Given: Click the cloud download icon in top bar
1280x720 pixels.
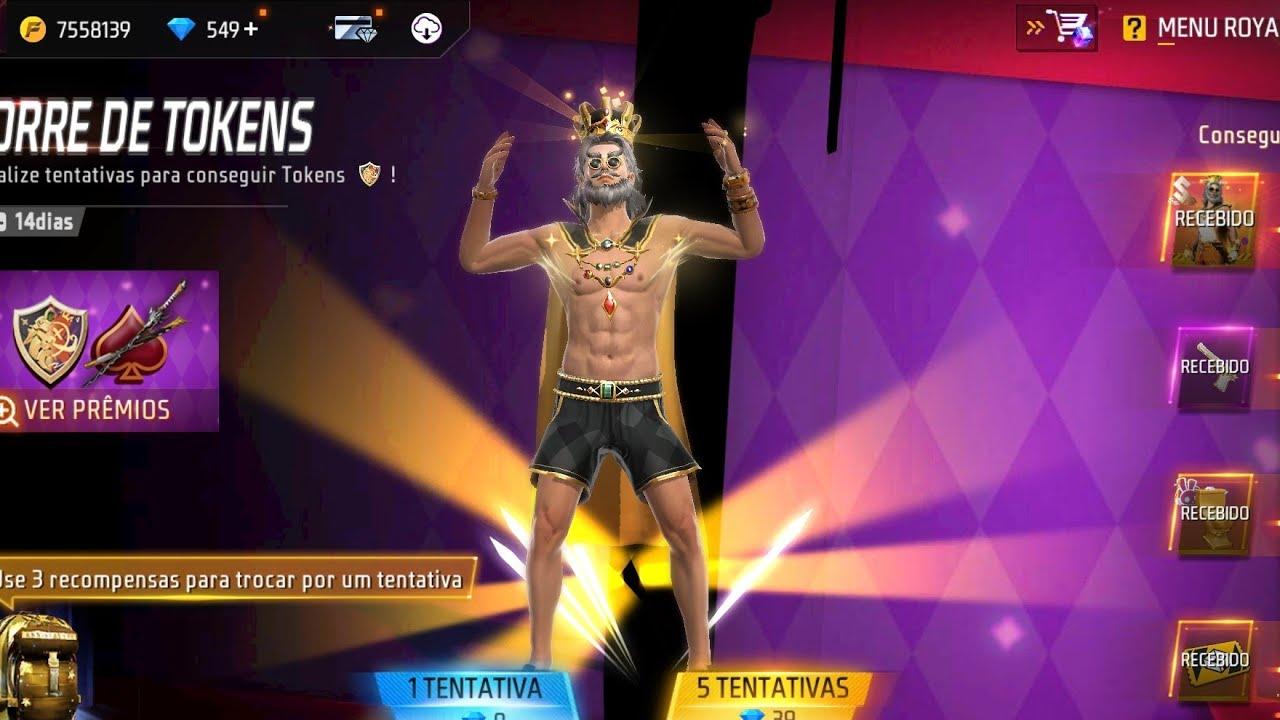Looking at the screenshot, I should coord(428,28).
